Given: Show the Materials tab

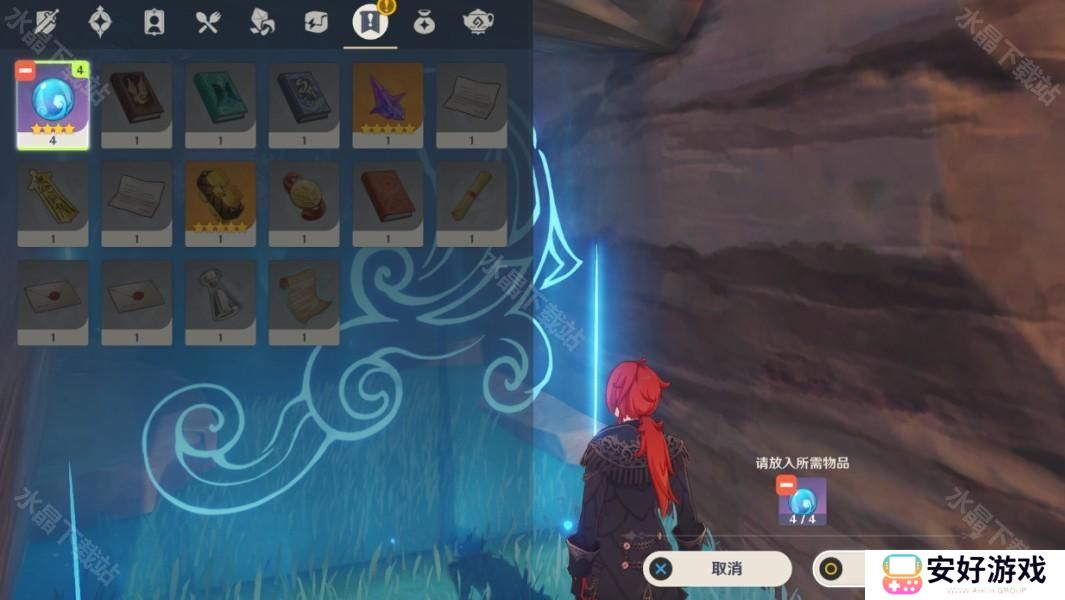Looking at the screenshot, I should 262,22.
